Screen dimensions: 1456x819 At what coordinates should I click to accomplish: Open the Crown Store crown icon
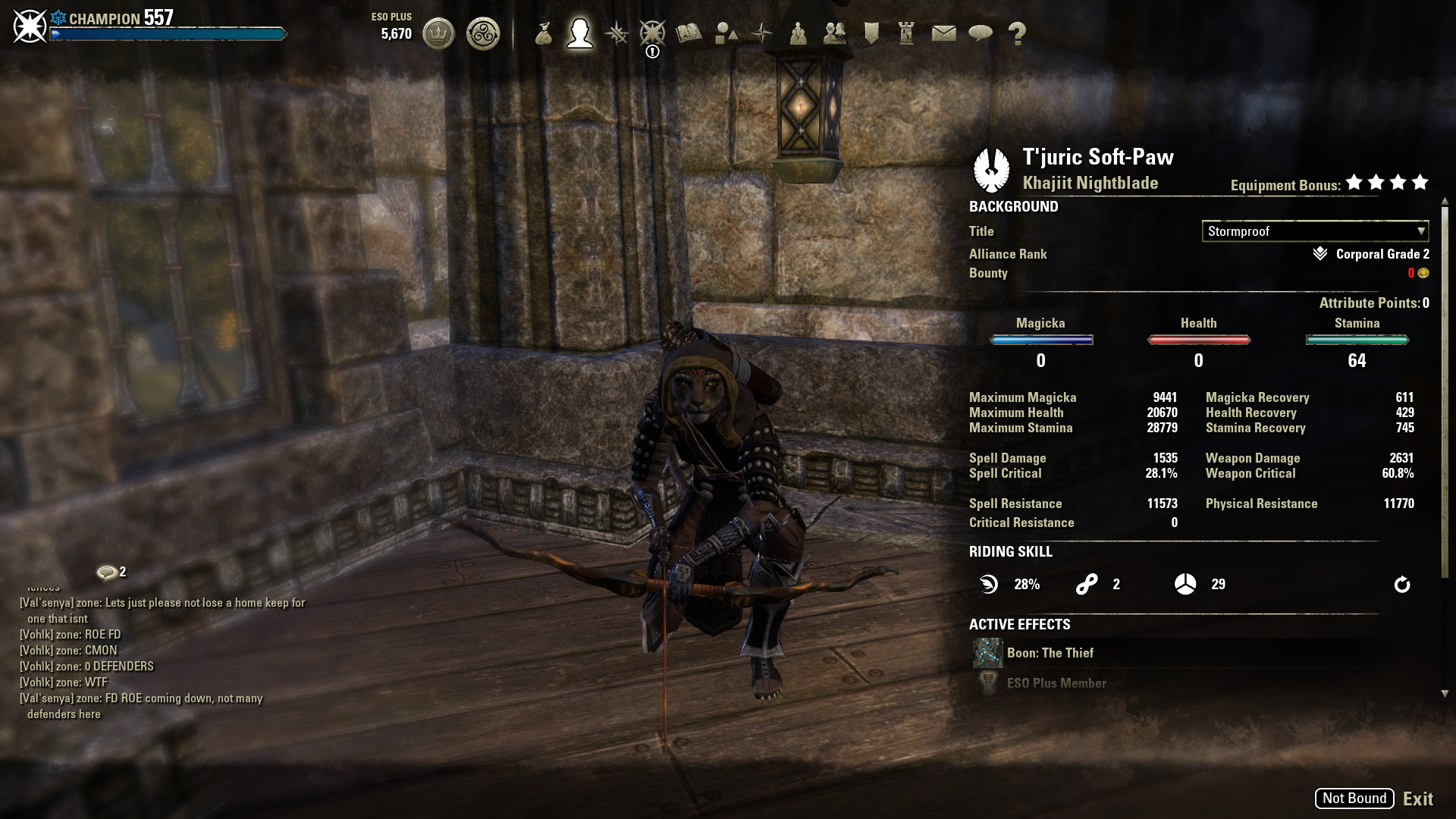438,33
